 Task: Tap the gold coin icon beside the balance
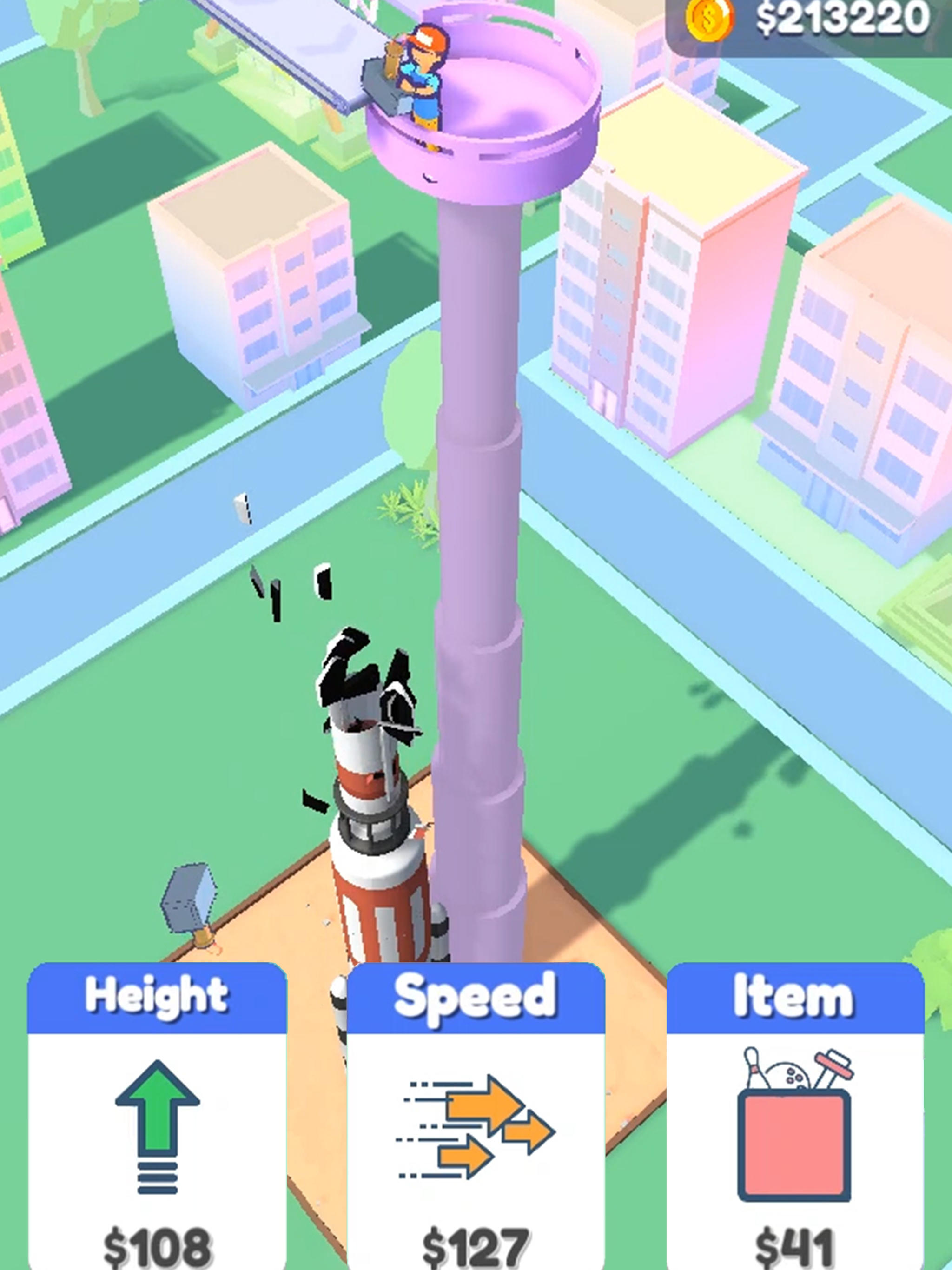click(708, 20)
